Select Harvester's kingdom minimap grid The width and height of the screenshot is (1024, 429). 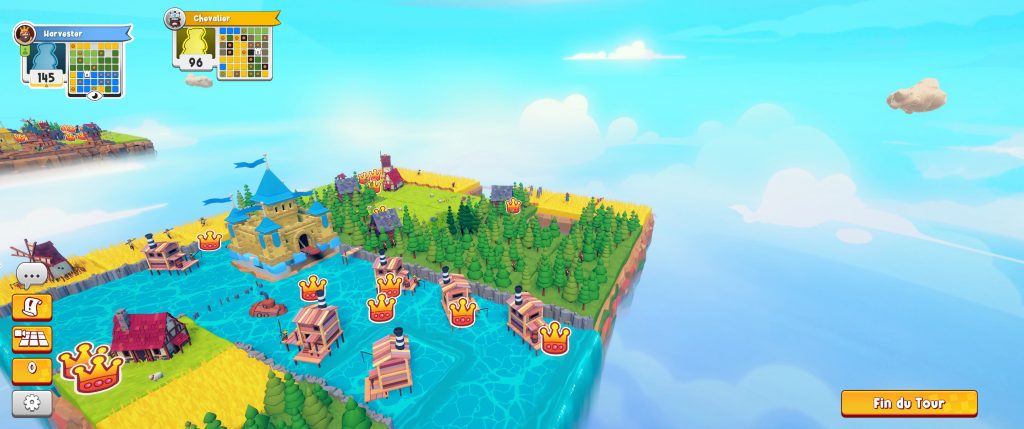[x=94, y=66]
